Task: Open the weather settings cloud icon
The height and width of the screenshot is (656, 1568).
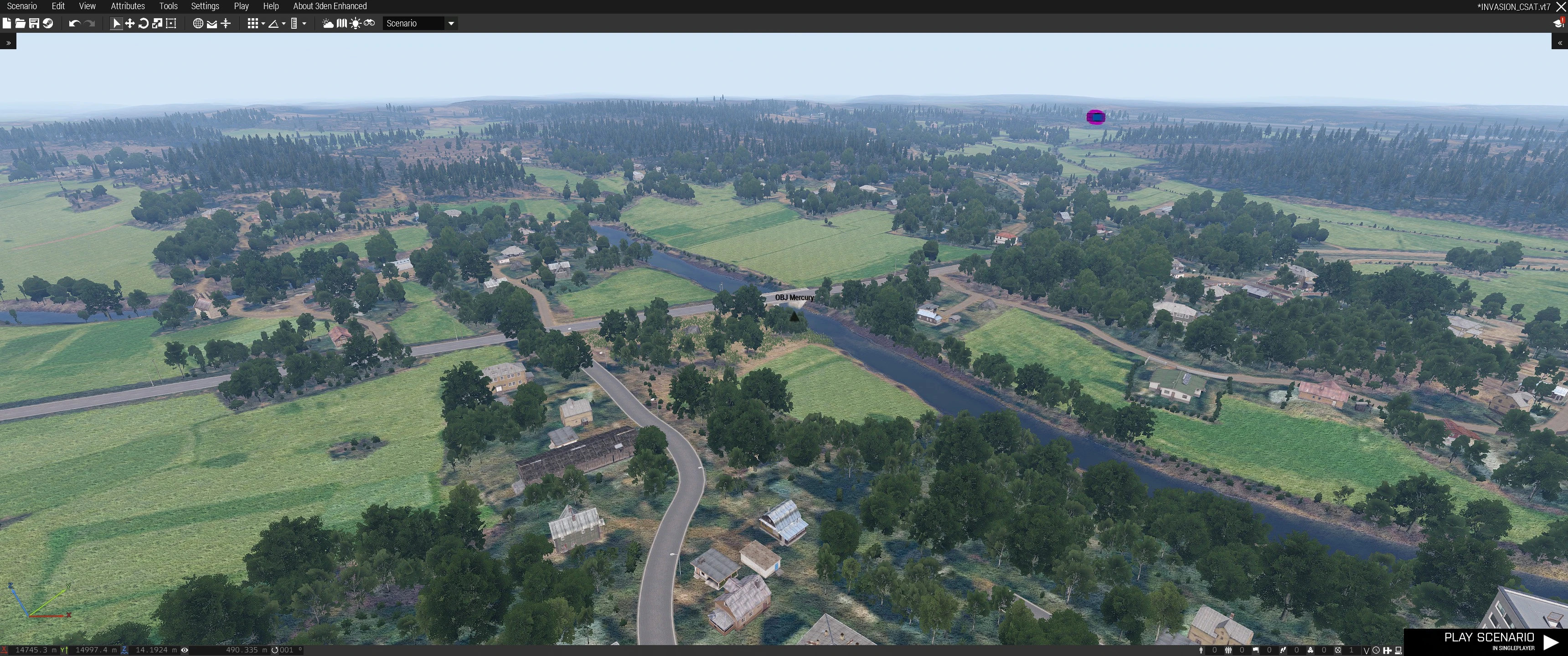Action: tap(328, 23)
